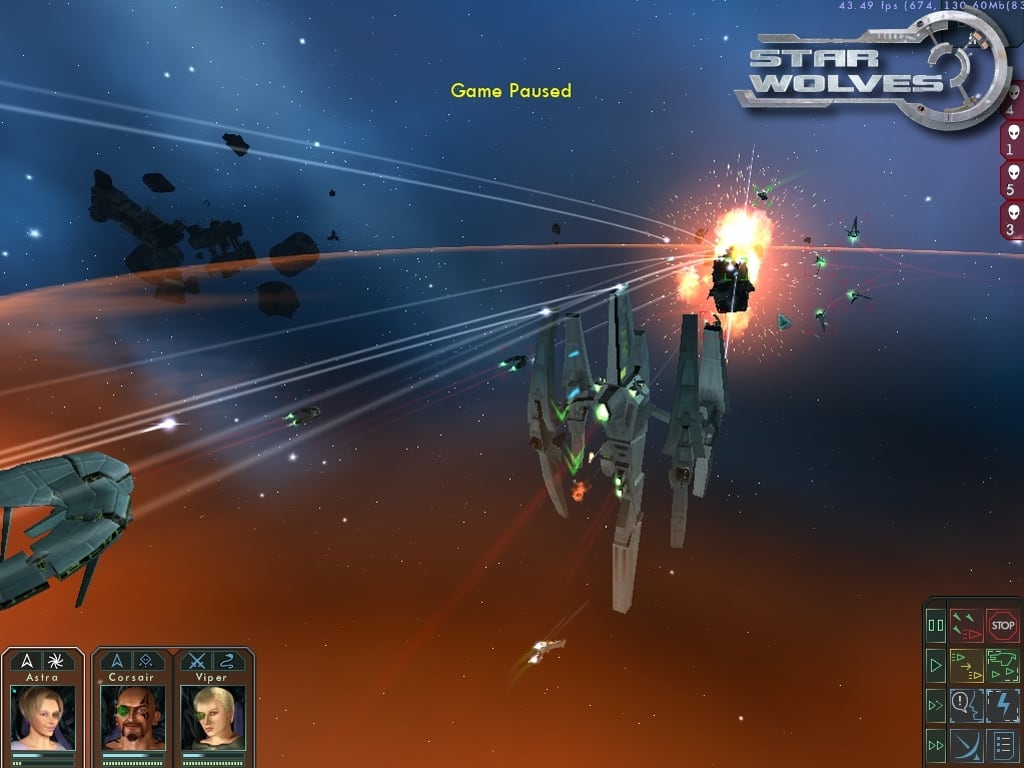The image size is (1024, 768).
Task: Select enemy group marker numbered 1
Action: point(1014,141)
